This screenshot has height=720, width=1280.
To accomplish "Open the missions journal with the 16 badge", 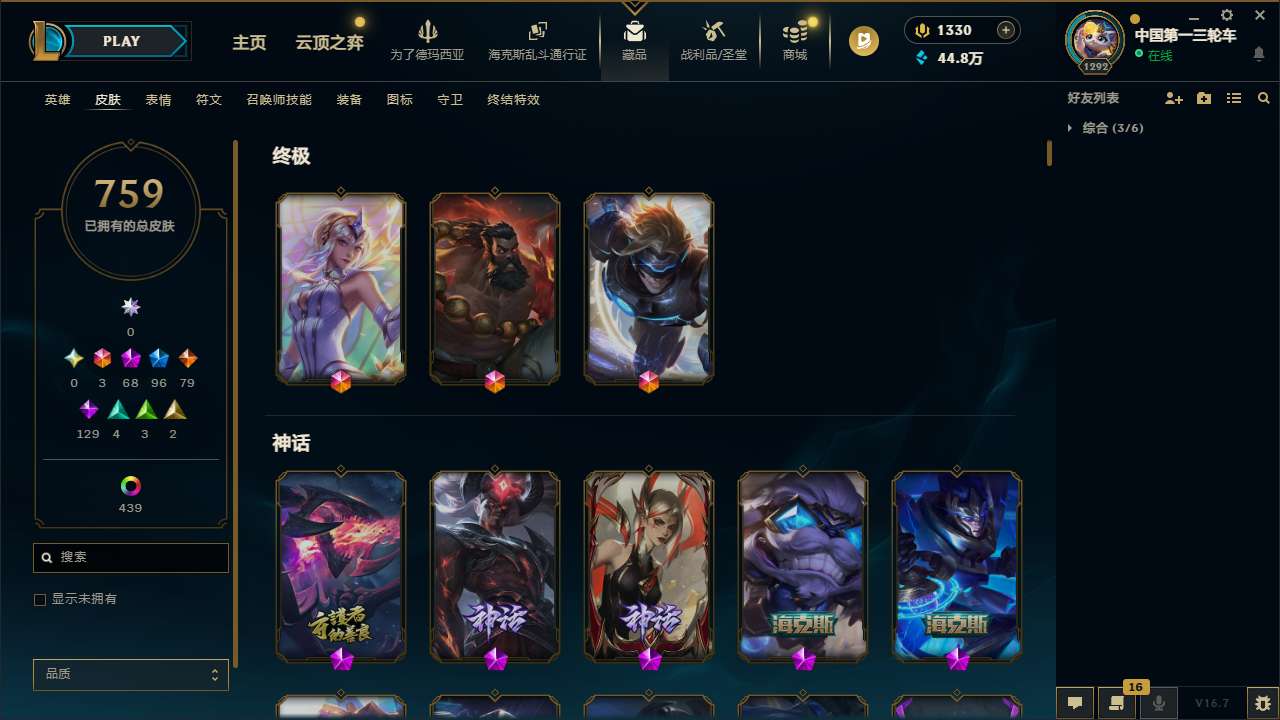I will (1117, 704).
